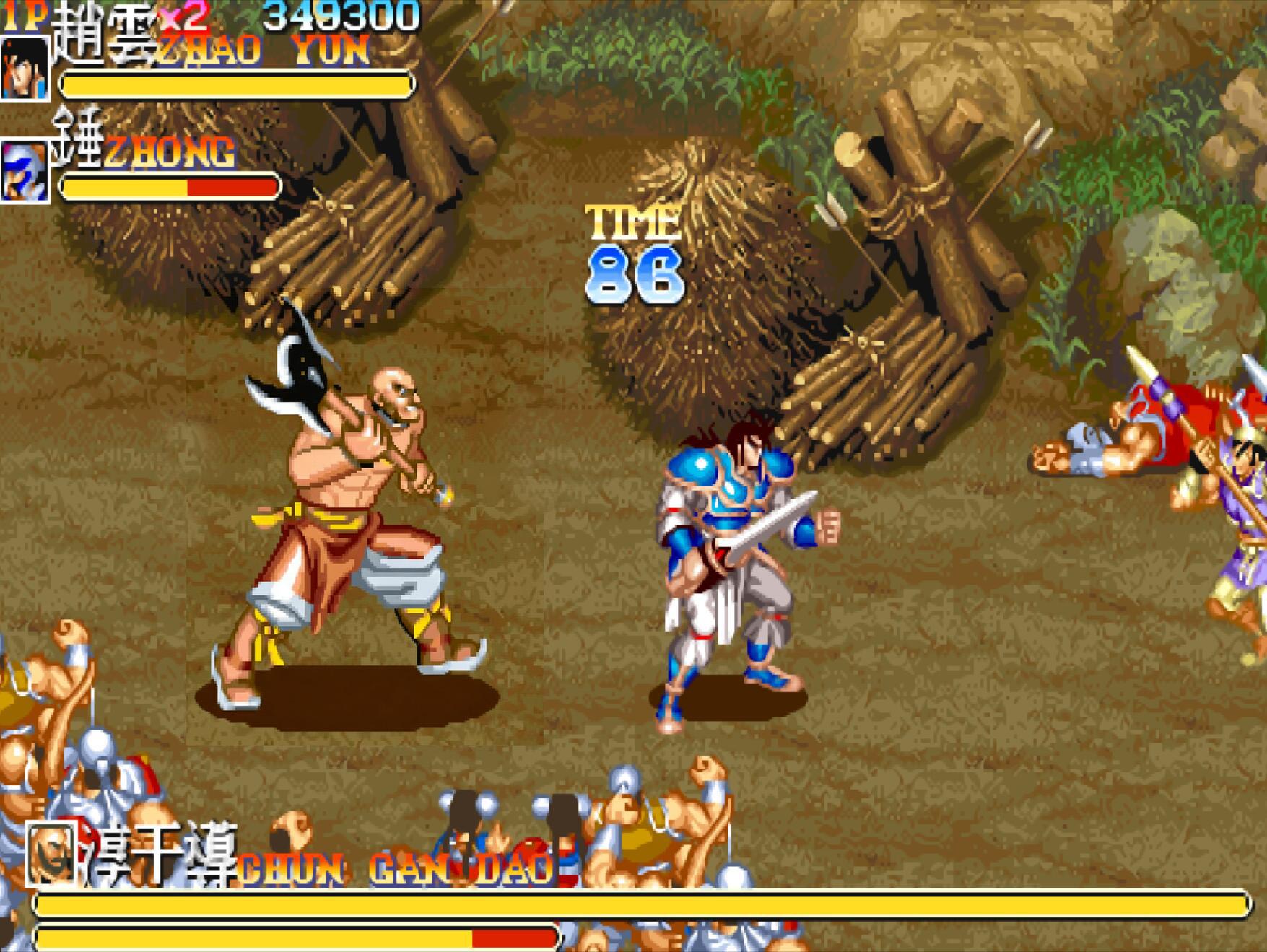1267x952 pixels.
Task: Click Chun Gan Dao's boss portrait
Action: [51, 854]
